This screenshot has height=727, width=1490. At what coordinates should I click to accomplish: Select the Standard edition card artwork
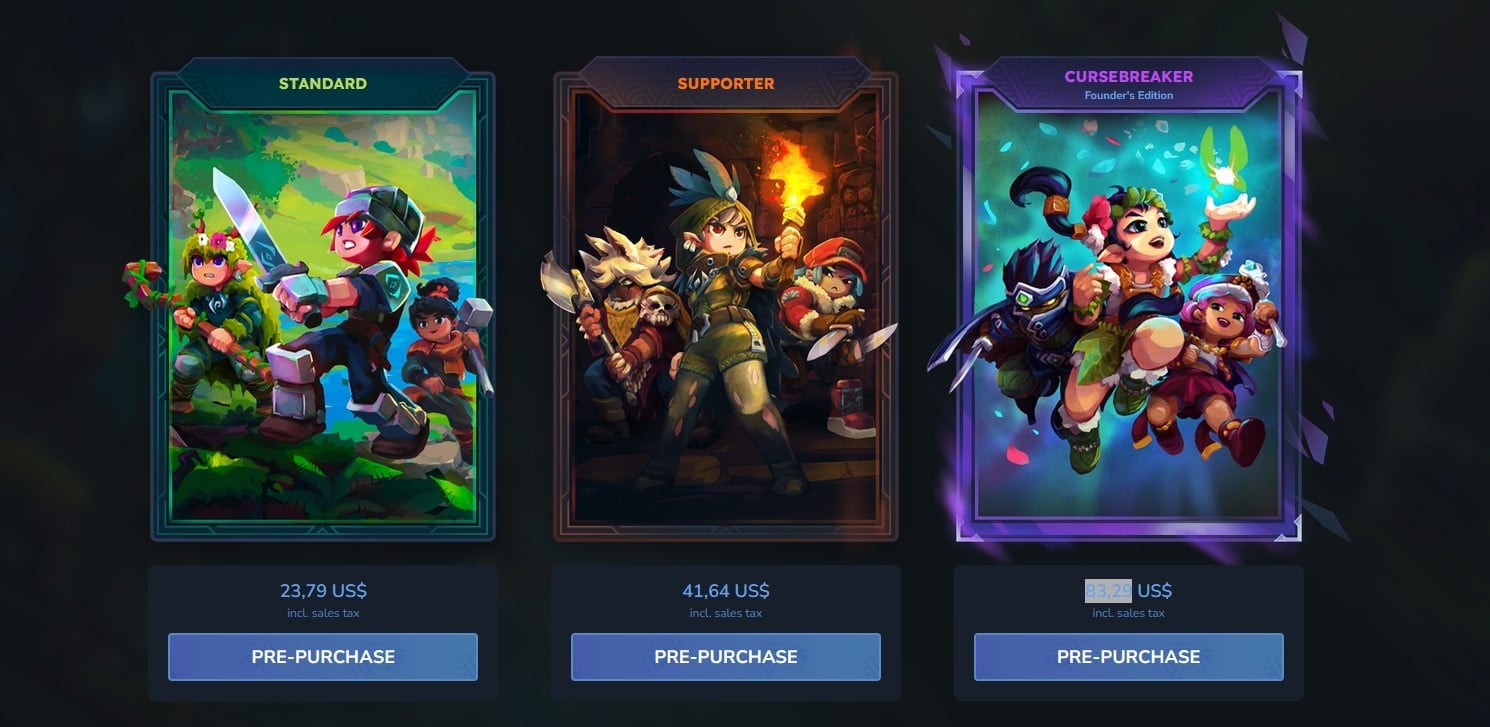coord(323,310)
